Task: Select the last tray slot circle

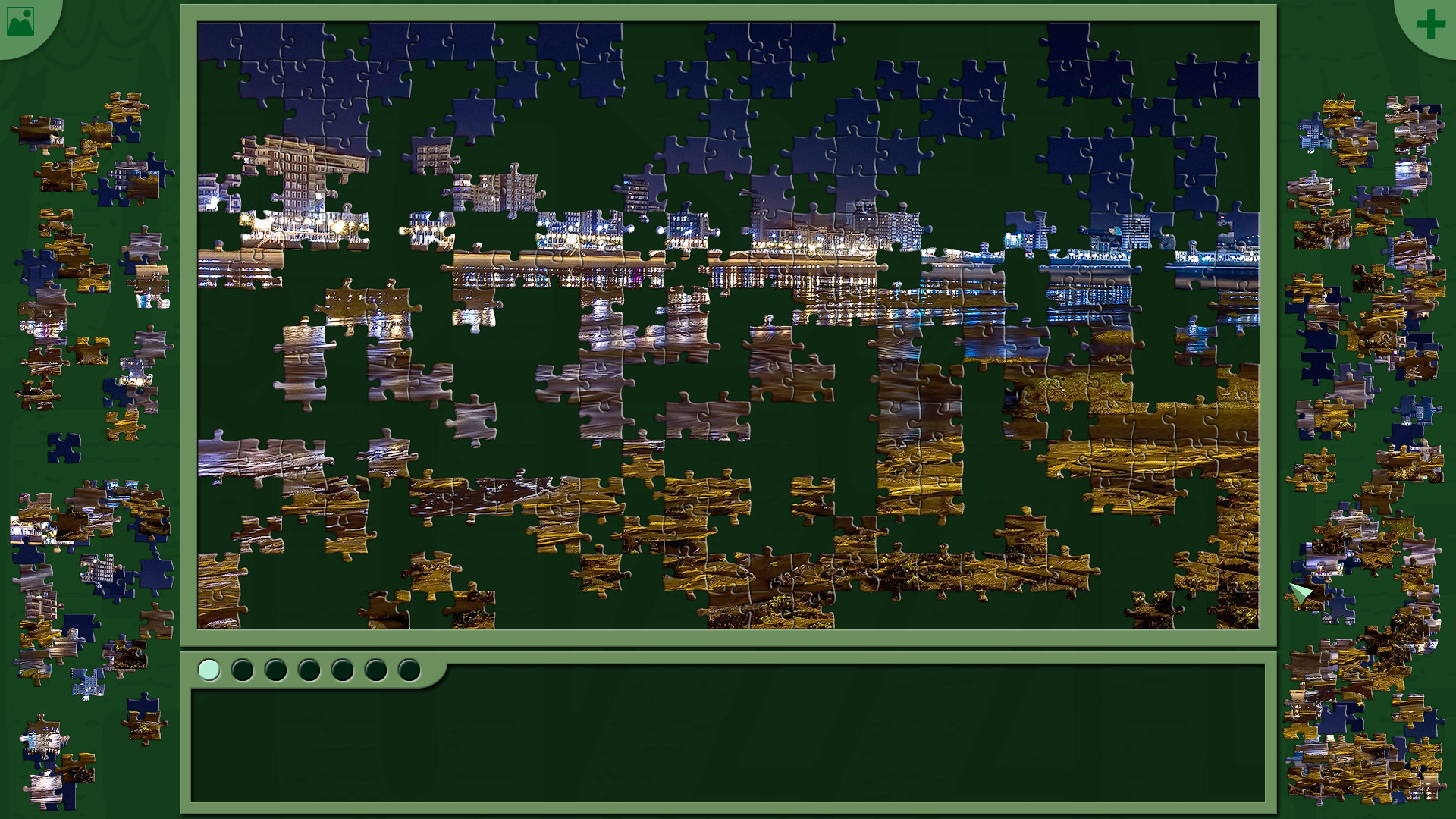Action: [x=409, y=670]
